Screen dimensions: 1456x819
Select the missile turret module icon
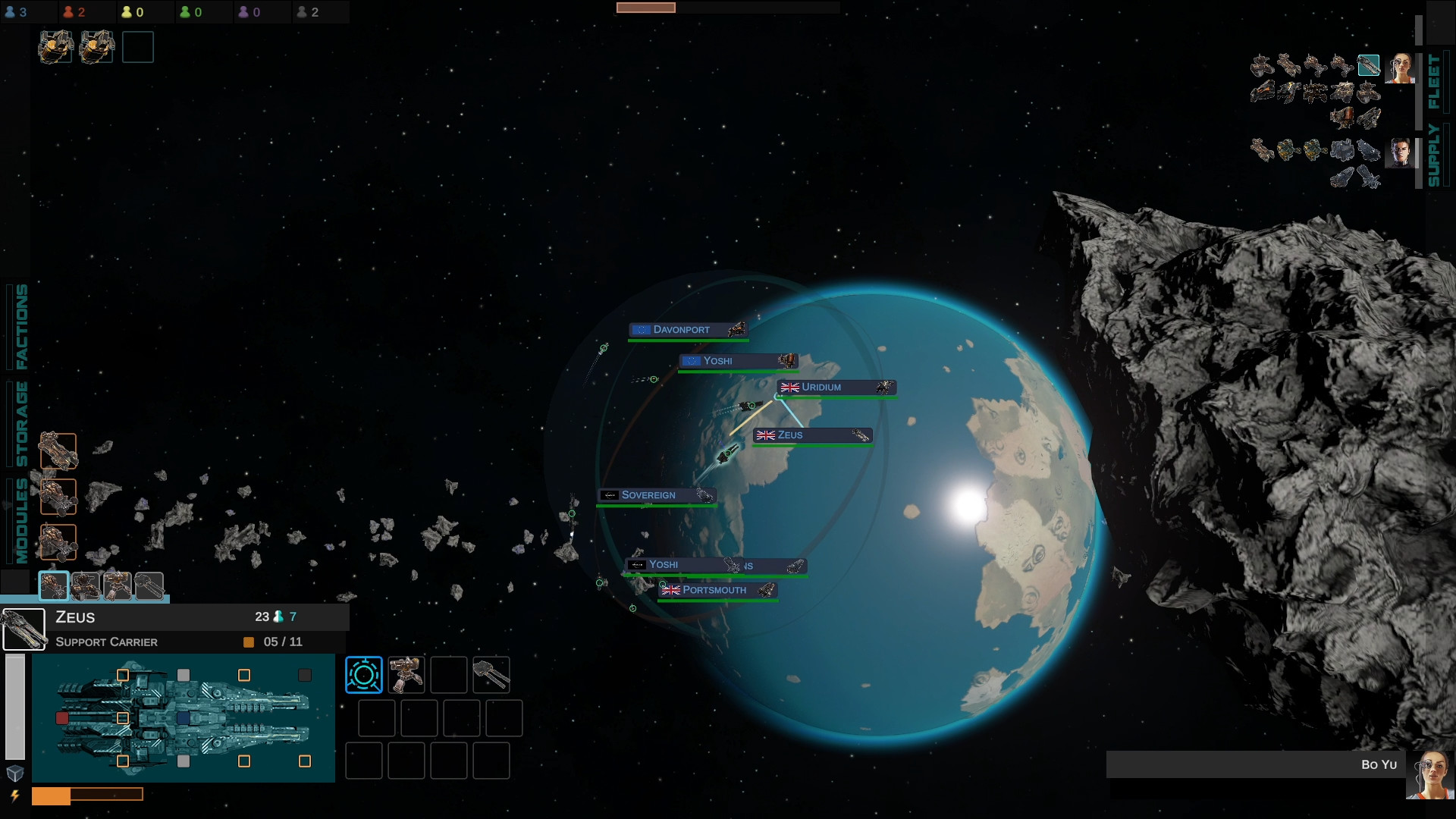[407, 673]
